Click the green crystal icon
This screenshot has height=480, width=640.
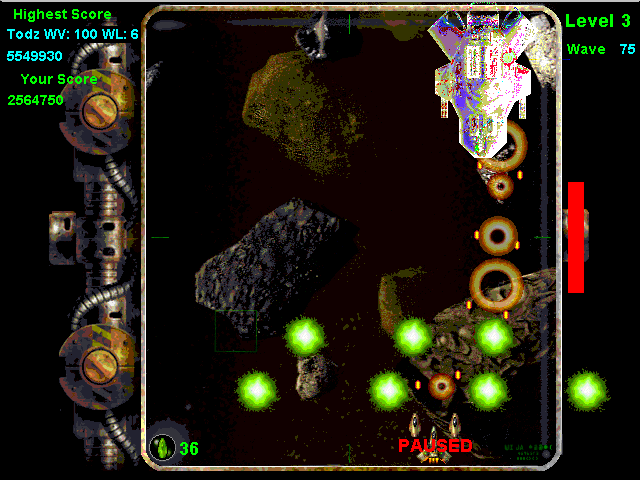point(162,447)
